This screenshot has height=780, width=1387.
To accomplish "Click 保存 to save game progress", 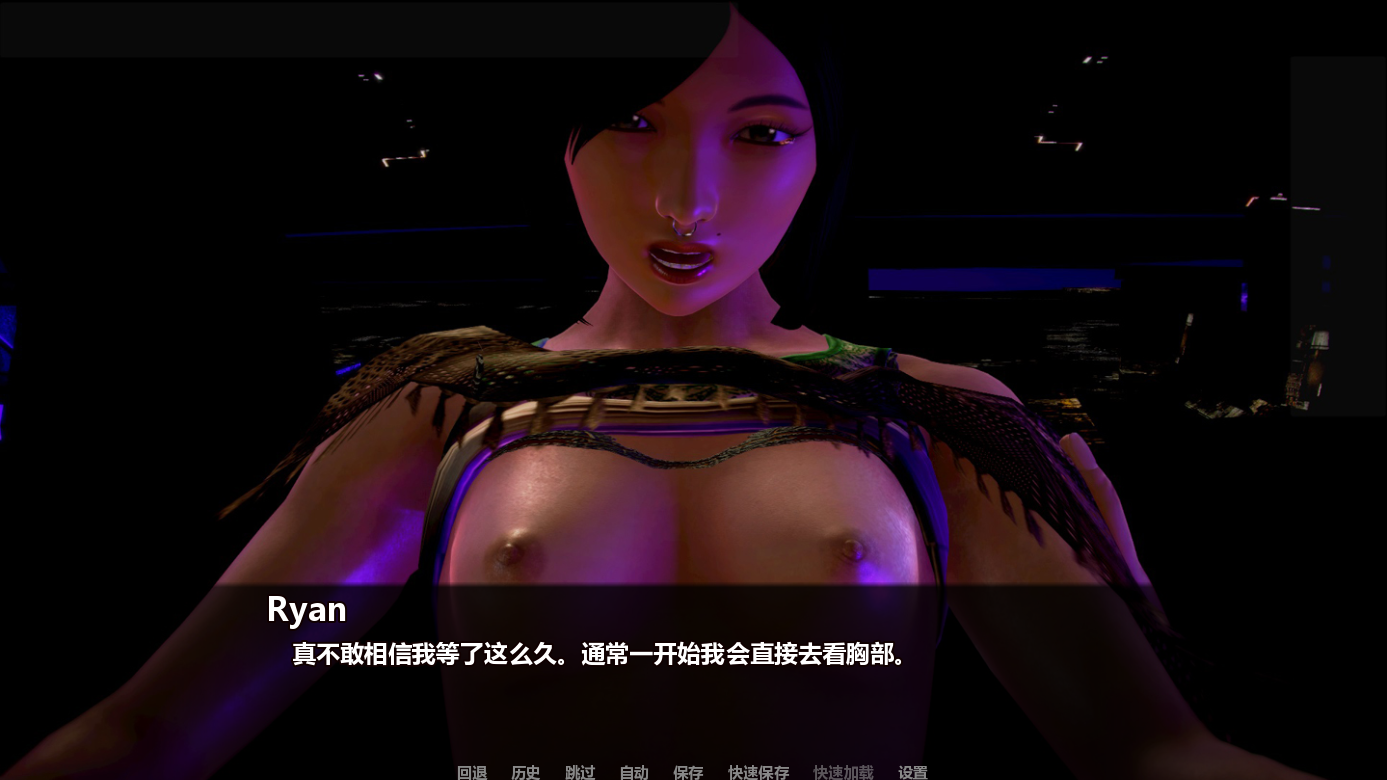I will 687,772.
